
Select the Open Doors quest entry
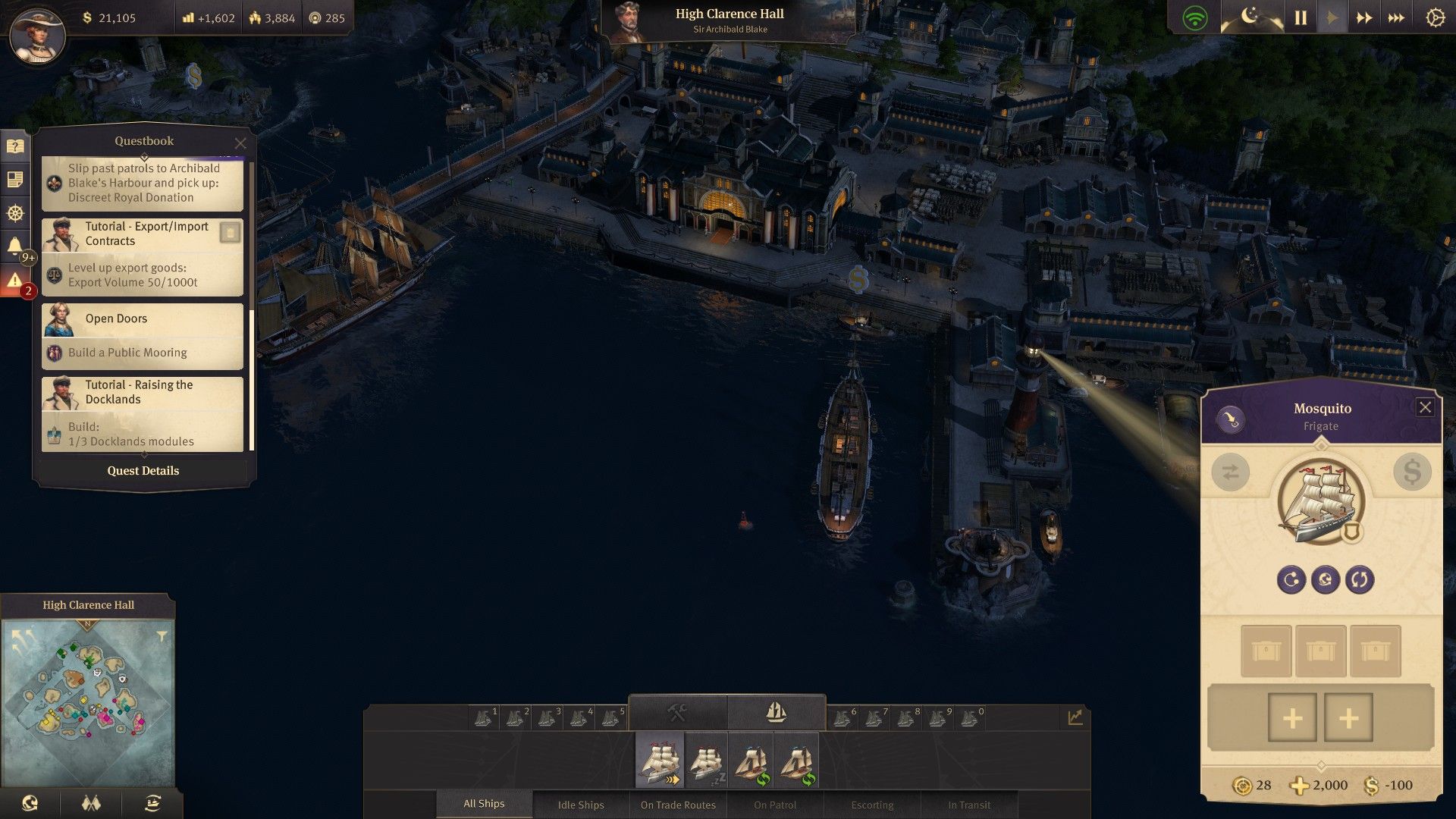pos(143,336)
